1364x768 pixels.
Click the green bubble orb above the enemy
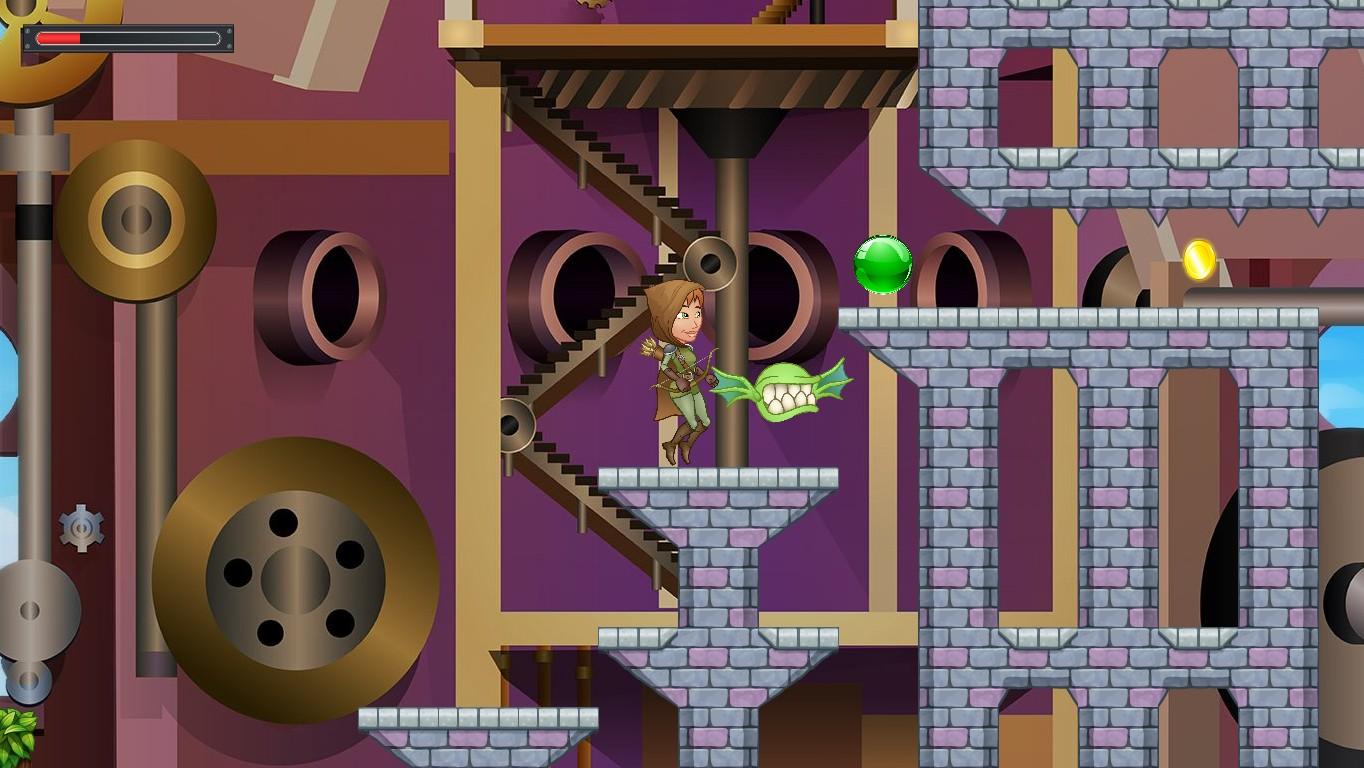coord(885,263)
